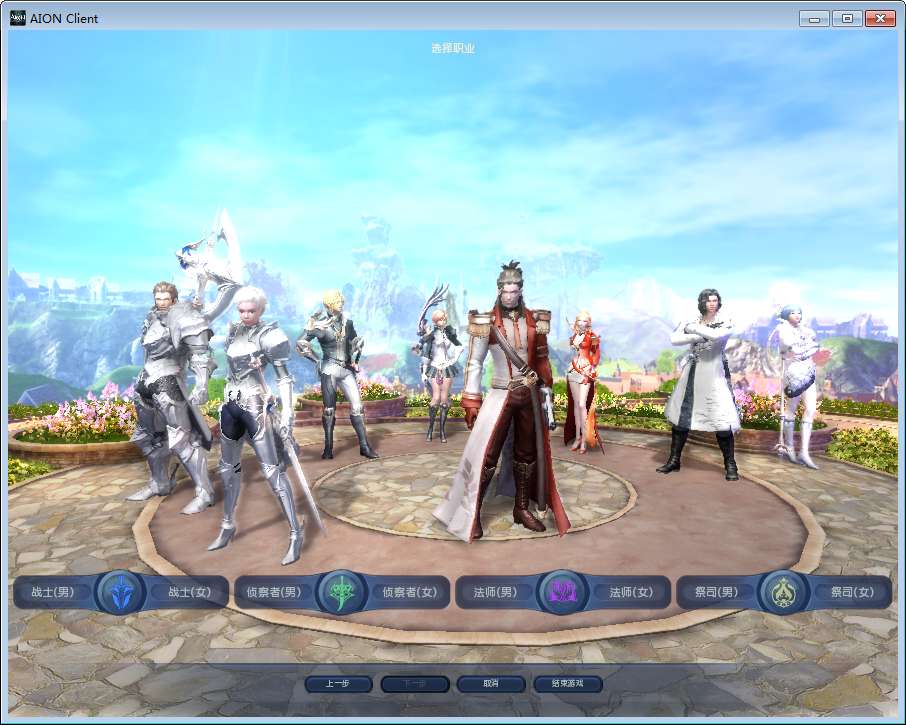Choose the 法师(男) male mage class
The height and width of the screenshot is (725, 906).
(x=495, y=592)
